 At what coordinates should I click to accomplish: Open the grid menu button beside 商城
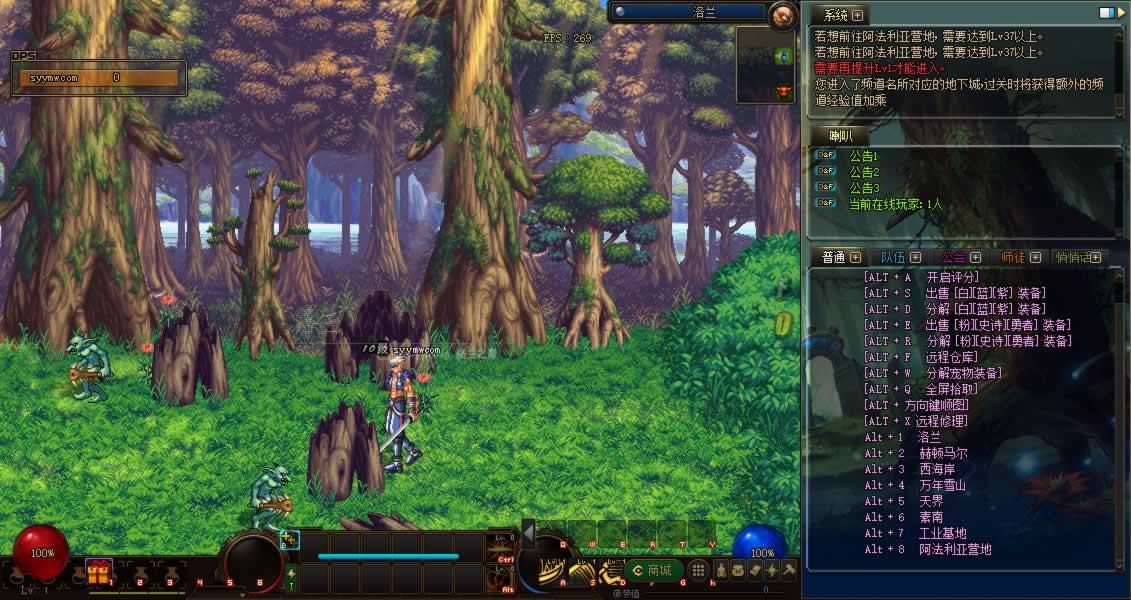(700, 570)
